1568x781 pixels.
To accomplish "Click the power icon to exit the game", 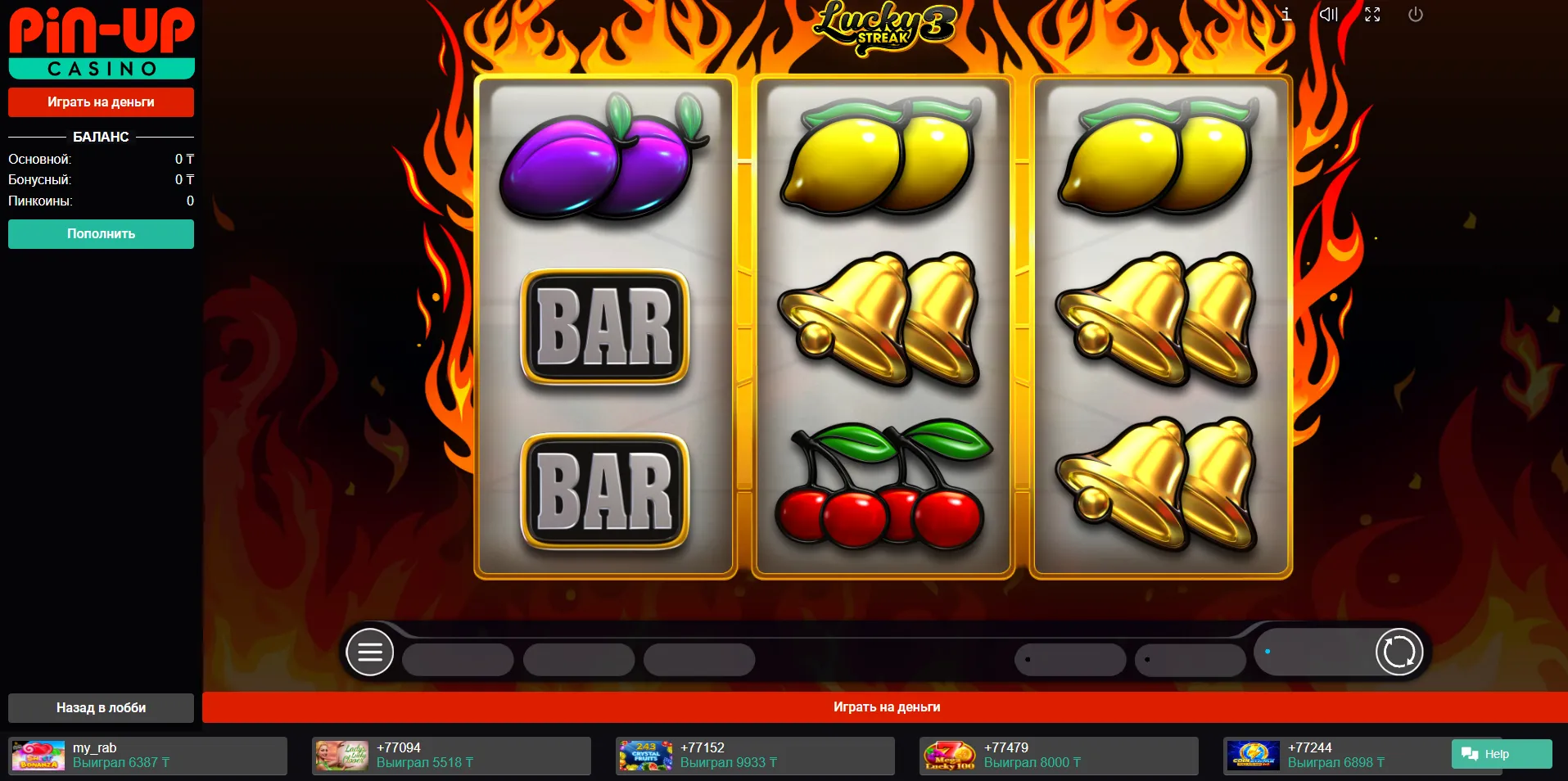I will pos(1415,15).
